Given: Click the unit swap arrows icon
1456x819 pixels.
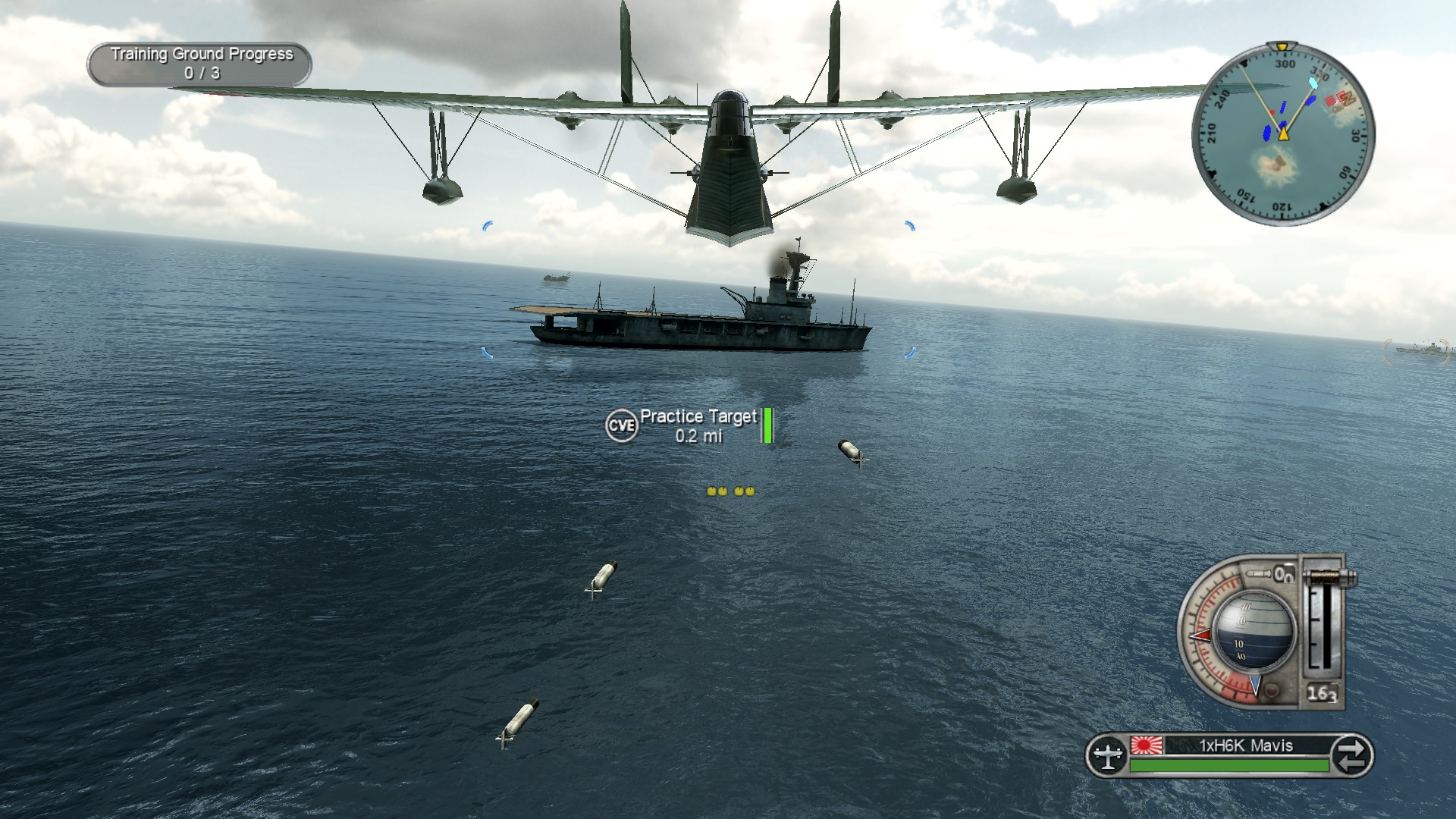Looking at the screenshot, I should tap(1352, 755).
